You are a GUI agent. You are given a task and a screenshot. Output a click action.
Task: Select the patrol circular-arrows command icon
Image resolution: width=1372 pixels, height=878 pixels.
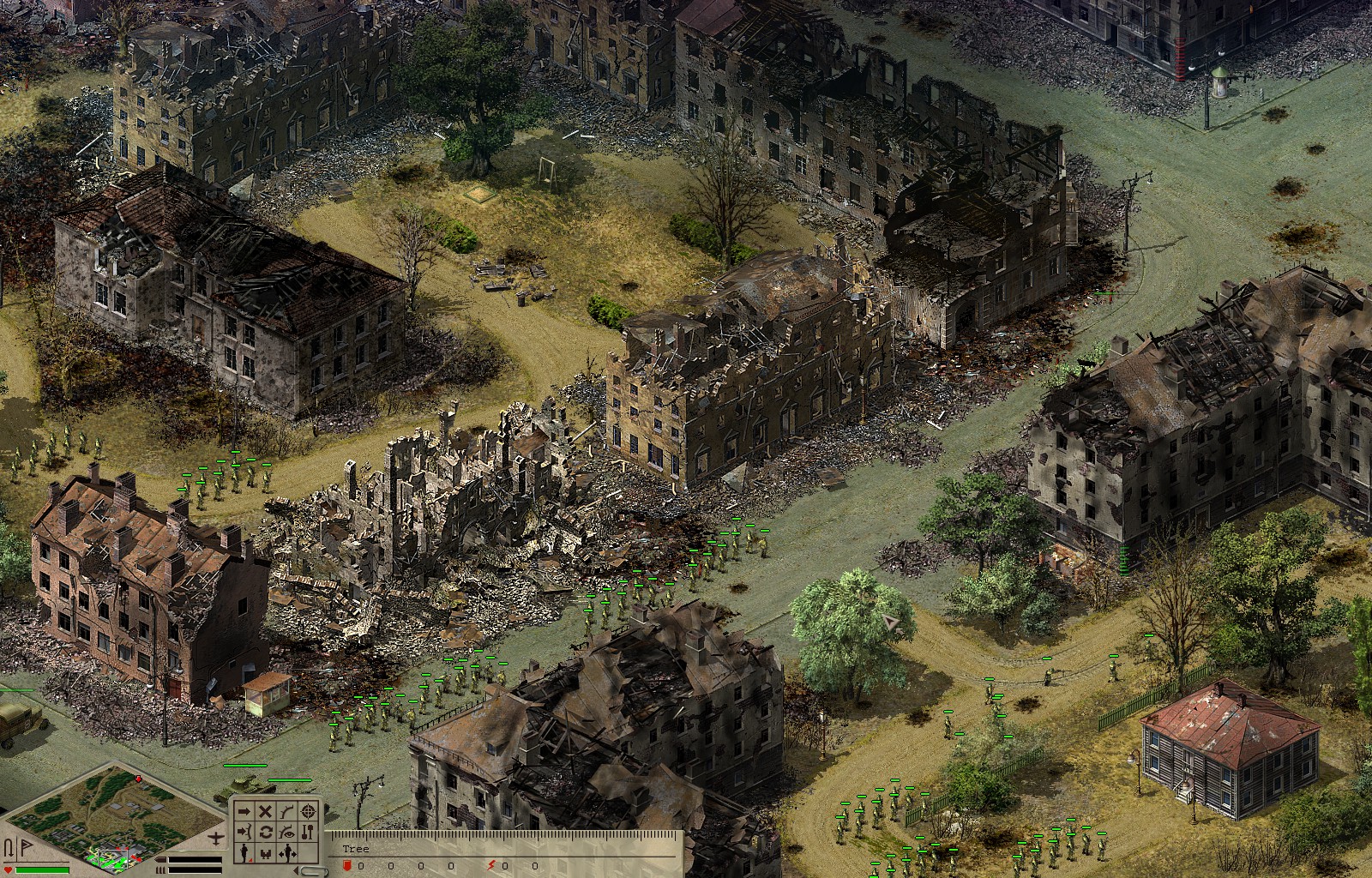(x=266, y=832)
